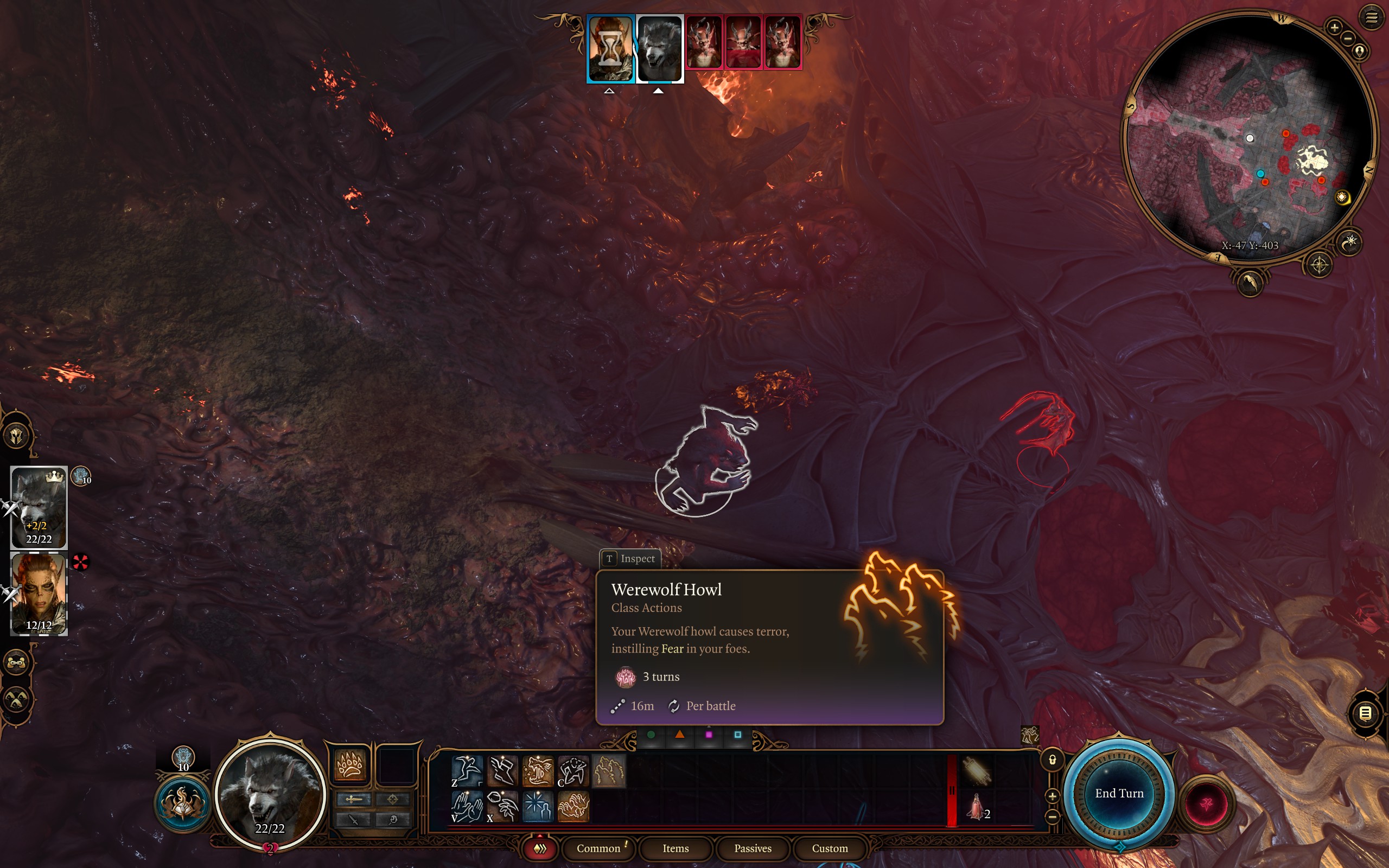End the current combat turn
The width and height of the screenshot is (1389, 868).
[1119, 793]
